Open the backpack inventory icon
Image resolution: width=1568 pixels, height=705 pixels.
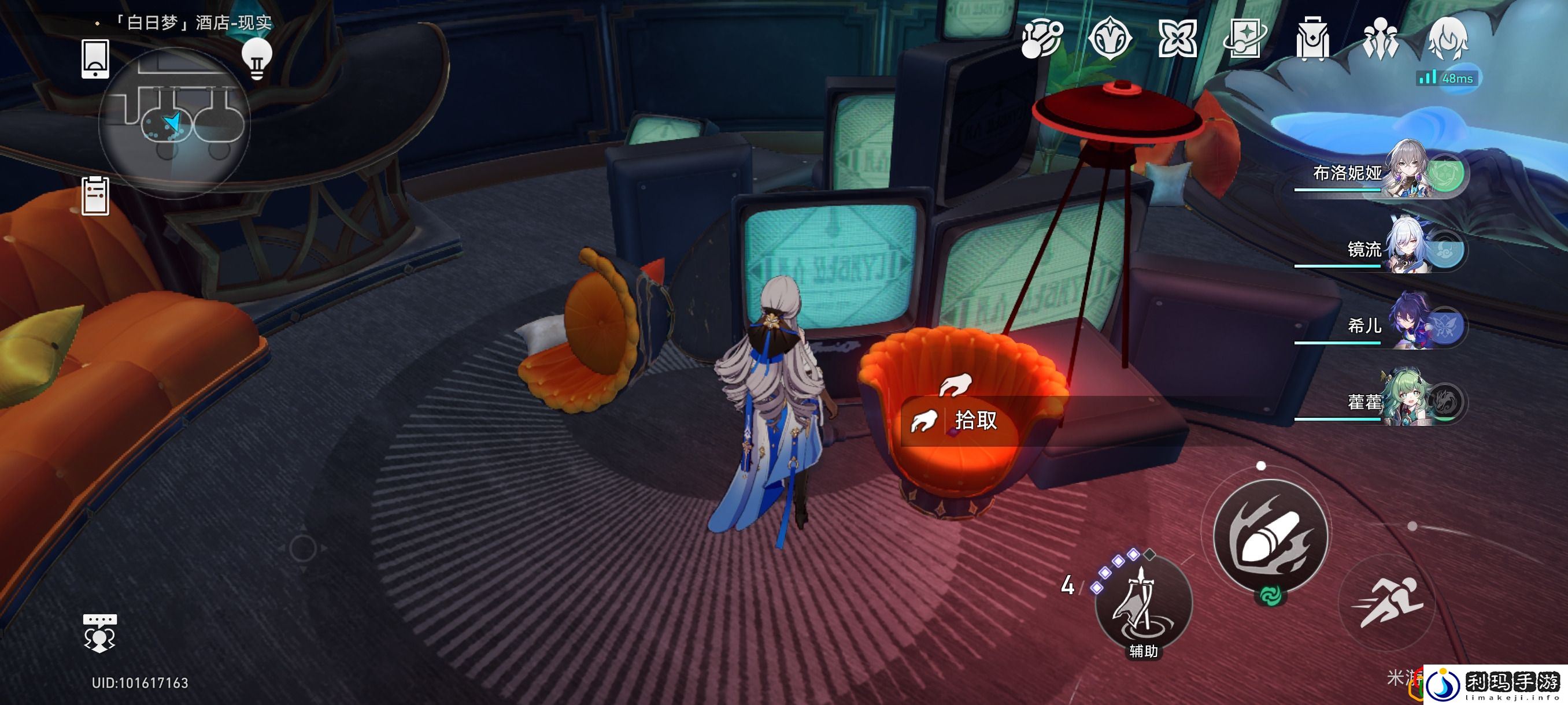(1312, 39)
